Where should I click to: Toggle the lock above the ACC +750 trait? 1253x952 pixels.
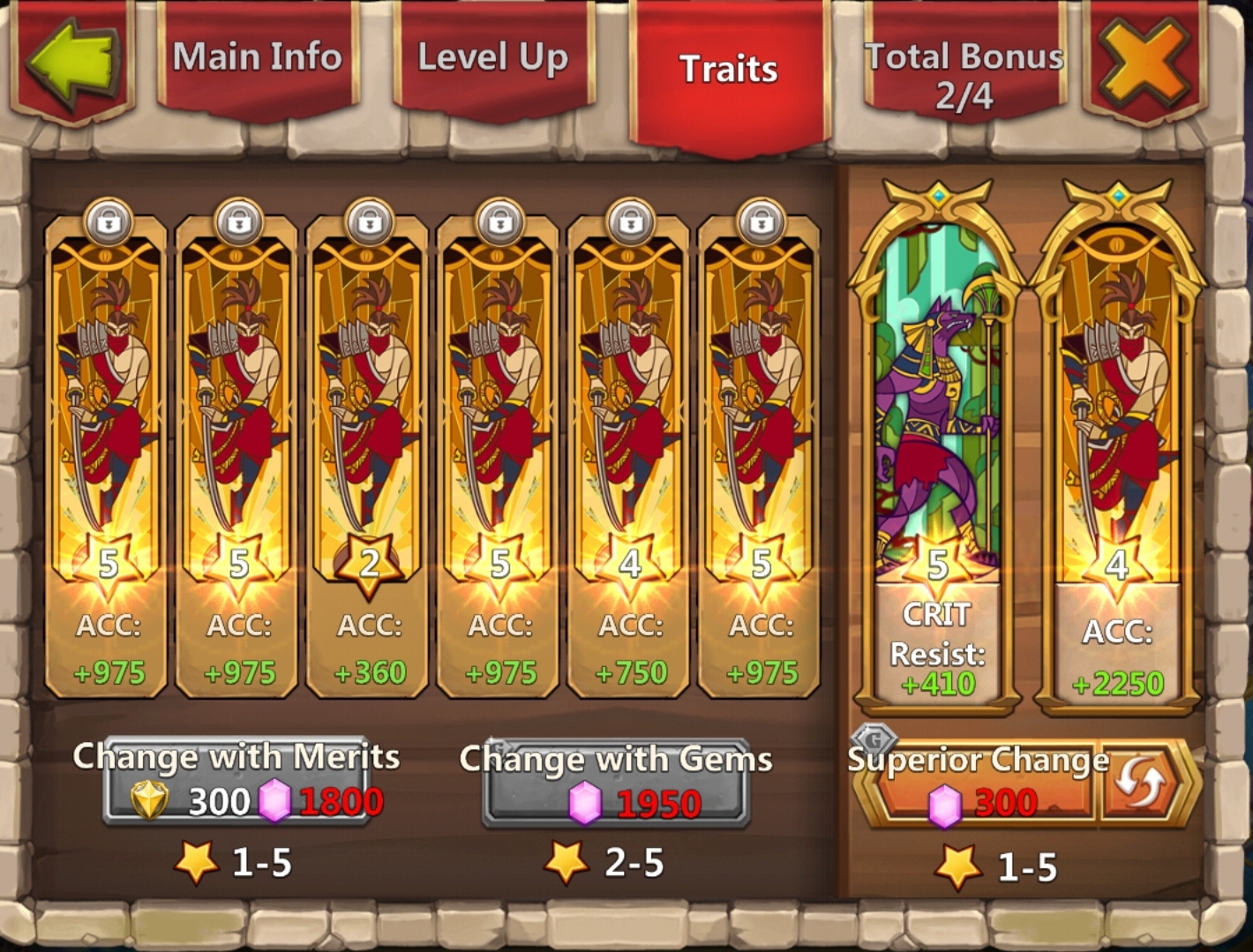[x=630, y=222]
